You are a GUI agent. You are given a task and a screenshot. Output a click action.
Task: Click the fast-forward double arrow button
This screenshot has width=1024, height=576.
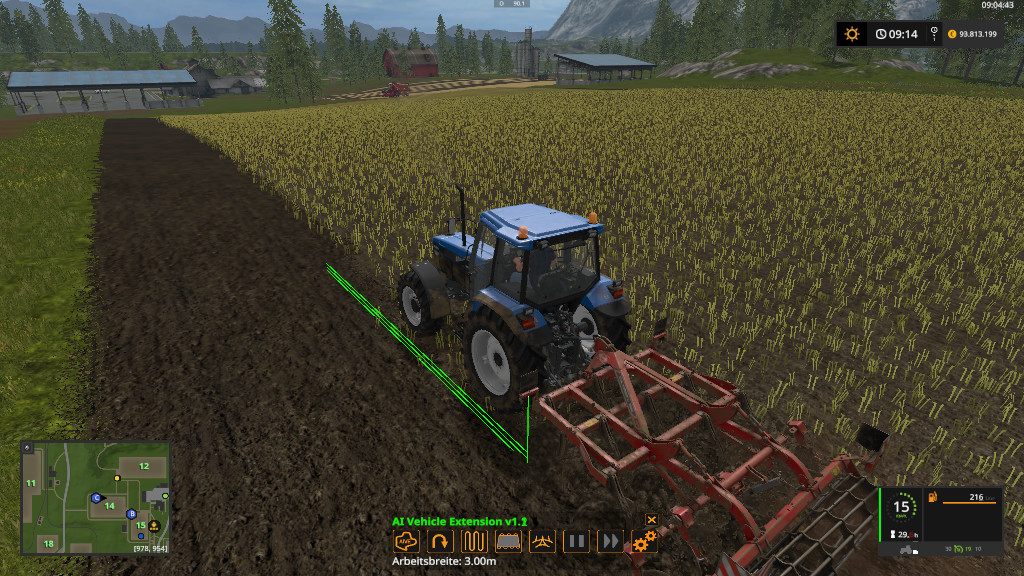pyautogui.click(x=610, y=542)
